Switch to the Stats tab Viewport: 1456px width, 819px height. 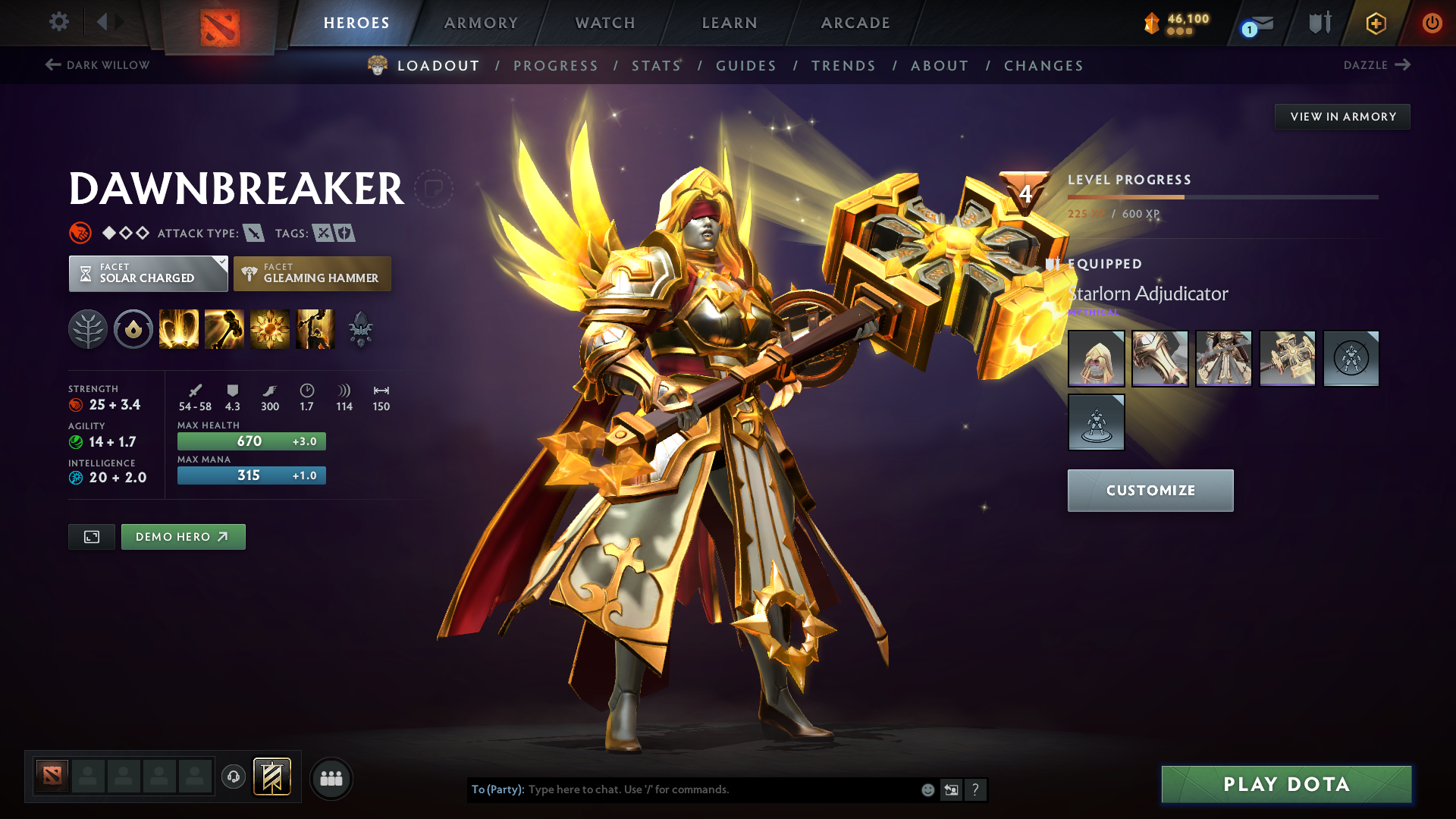[x=656, y=65]
